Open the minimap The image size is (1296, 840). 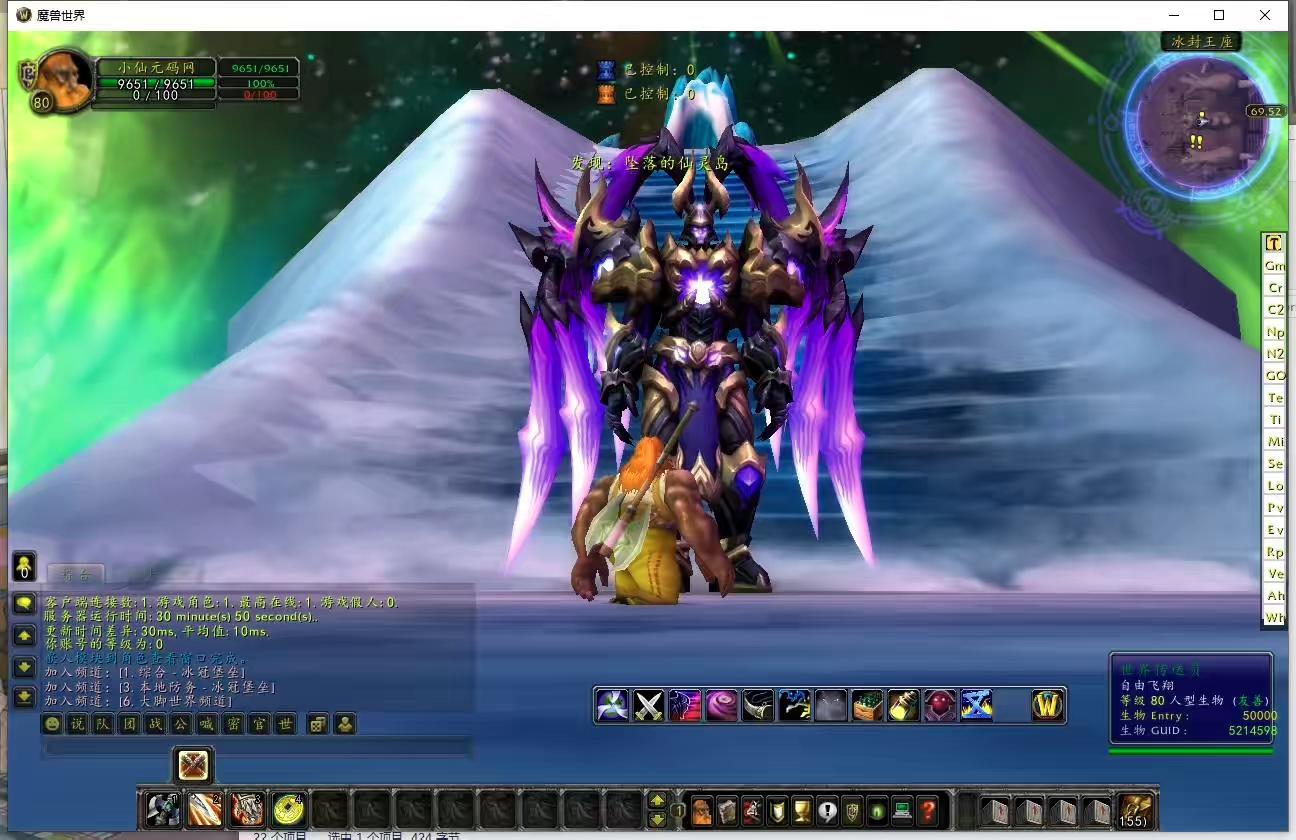coord(1189,119)
